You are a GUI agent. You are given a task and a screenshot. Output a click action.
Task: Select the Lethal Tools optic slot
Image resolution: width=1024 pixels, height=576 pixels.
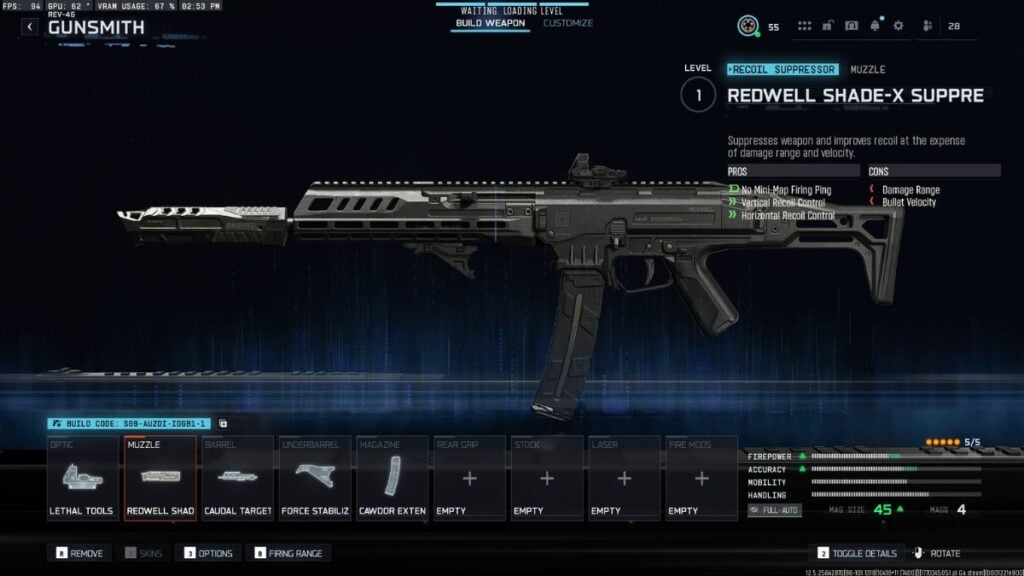click(x=83, y=478)
